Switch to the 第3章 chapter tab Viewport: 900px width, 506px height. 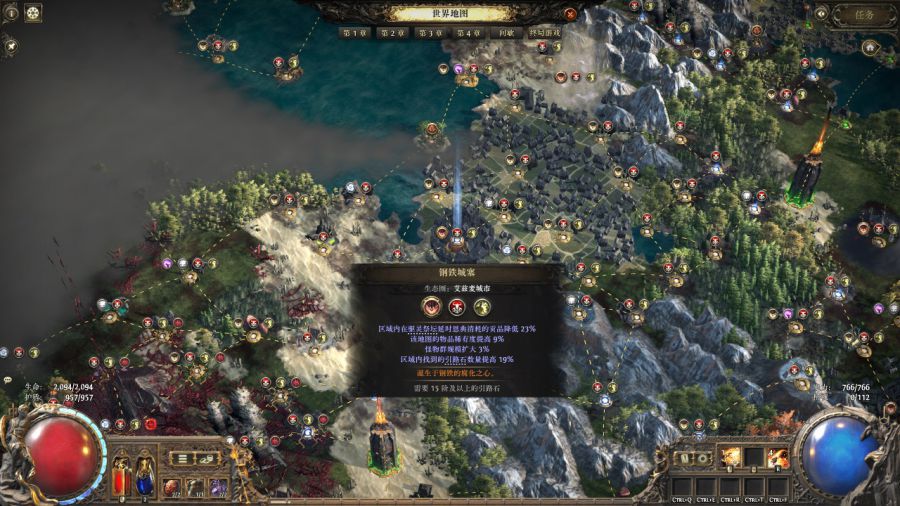click(430, 33)
